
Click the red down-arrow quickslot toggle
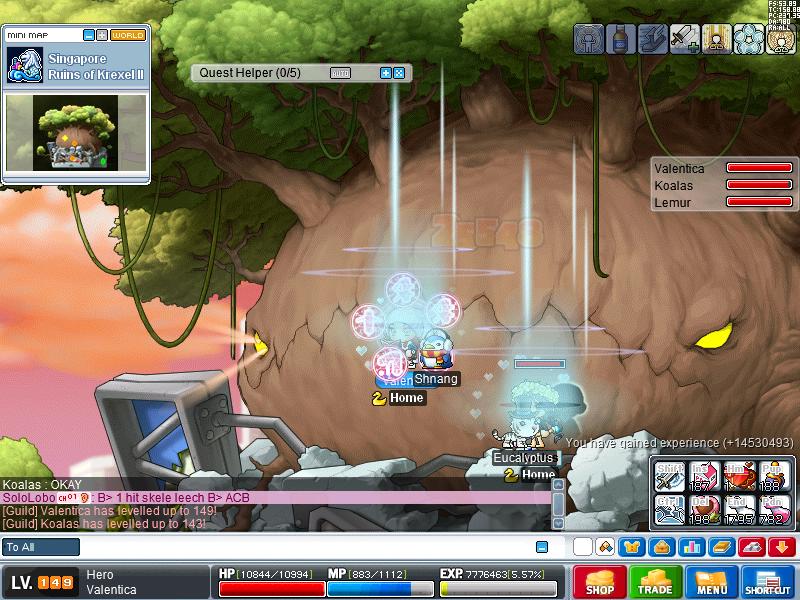point(782,547)
